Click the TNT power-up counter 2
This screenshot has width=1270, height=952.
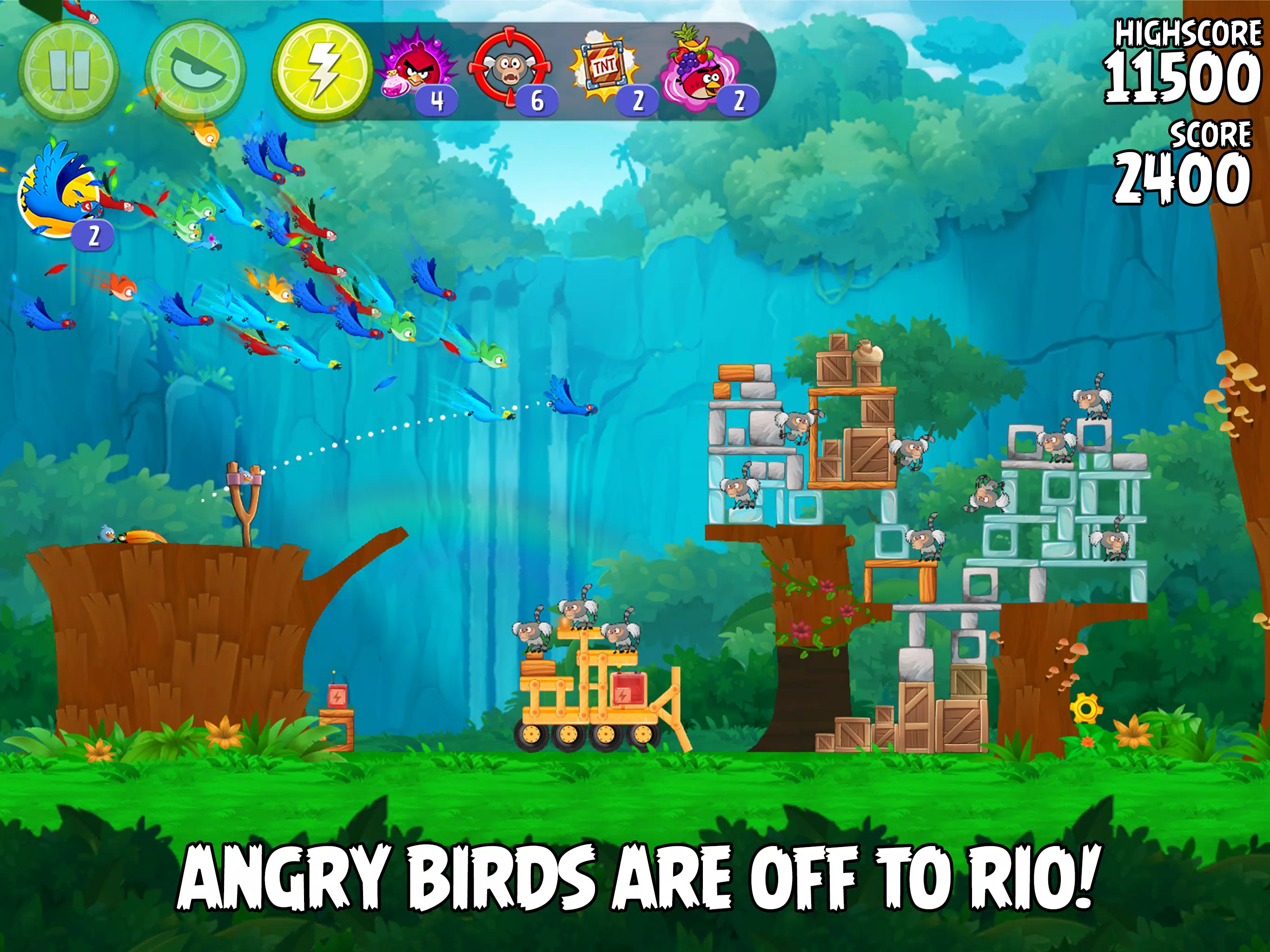click(x=637, y=100)
